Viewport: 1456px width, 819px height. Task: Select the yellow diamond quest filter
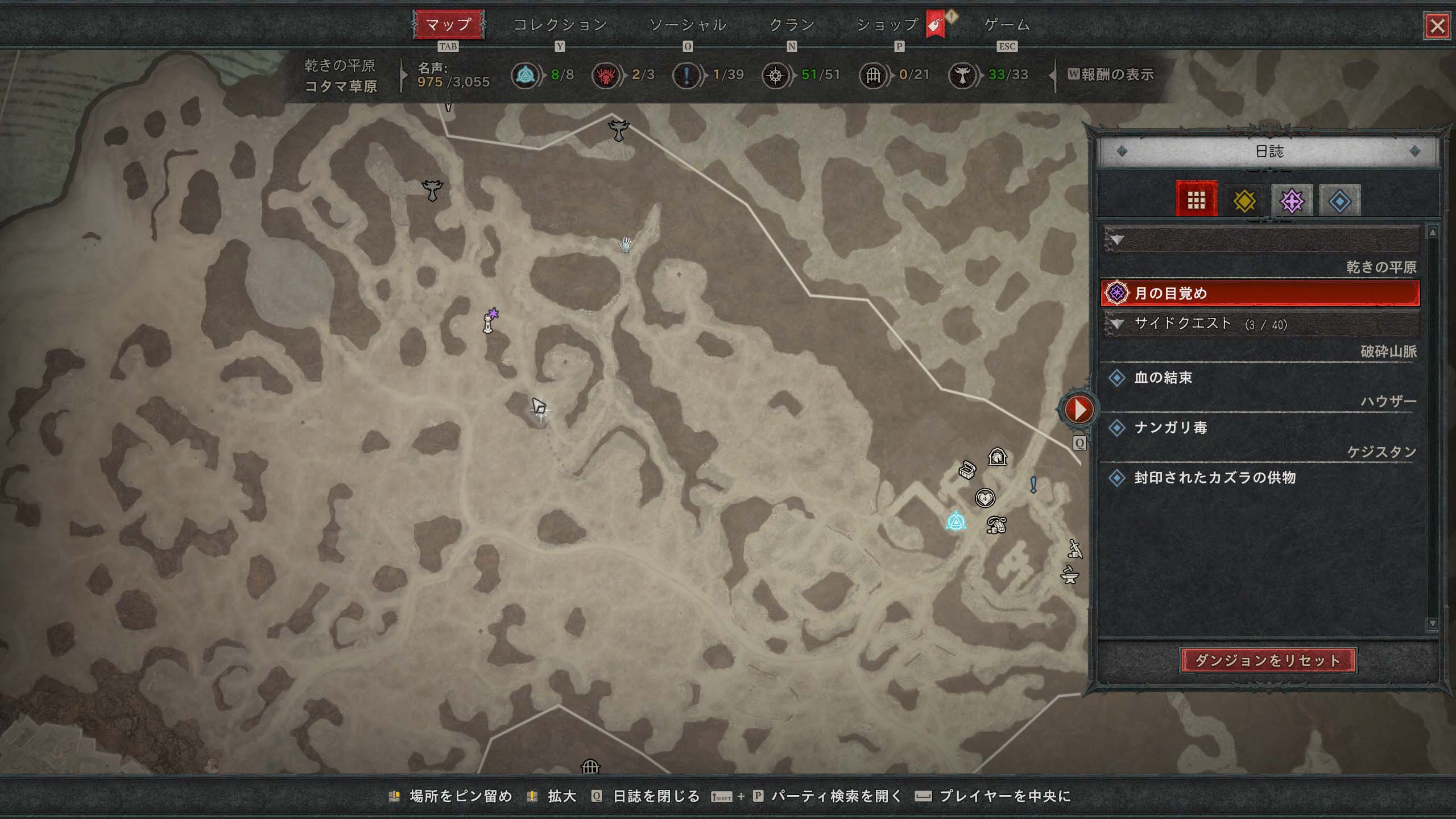tap(1244, 201)
